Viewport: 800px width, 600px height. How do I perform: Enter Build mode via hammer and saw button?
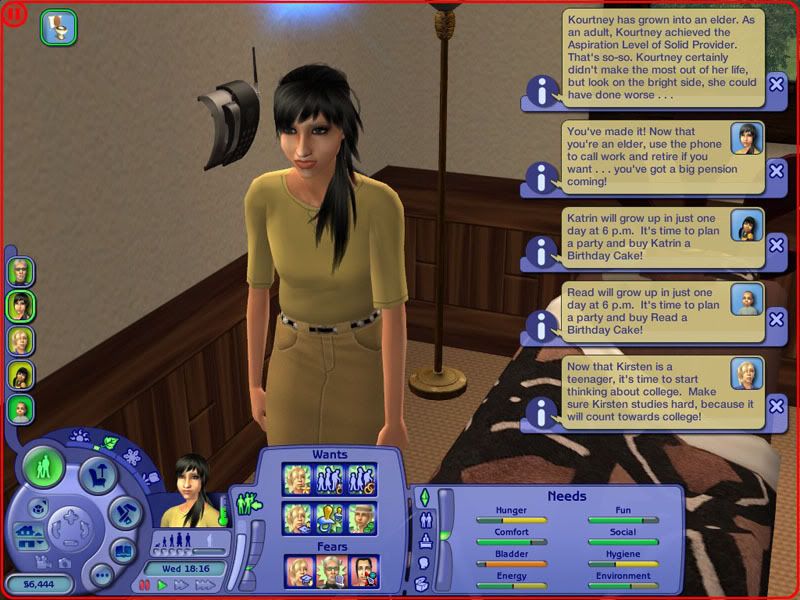pos(126,512)
